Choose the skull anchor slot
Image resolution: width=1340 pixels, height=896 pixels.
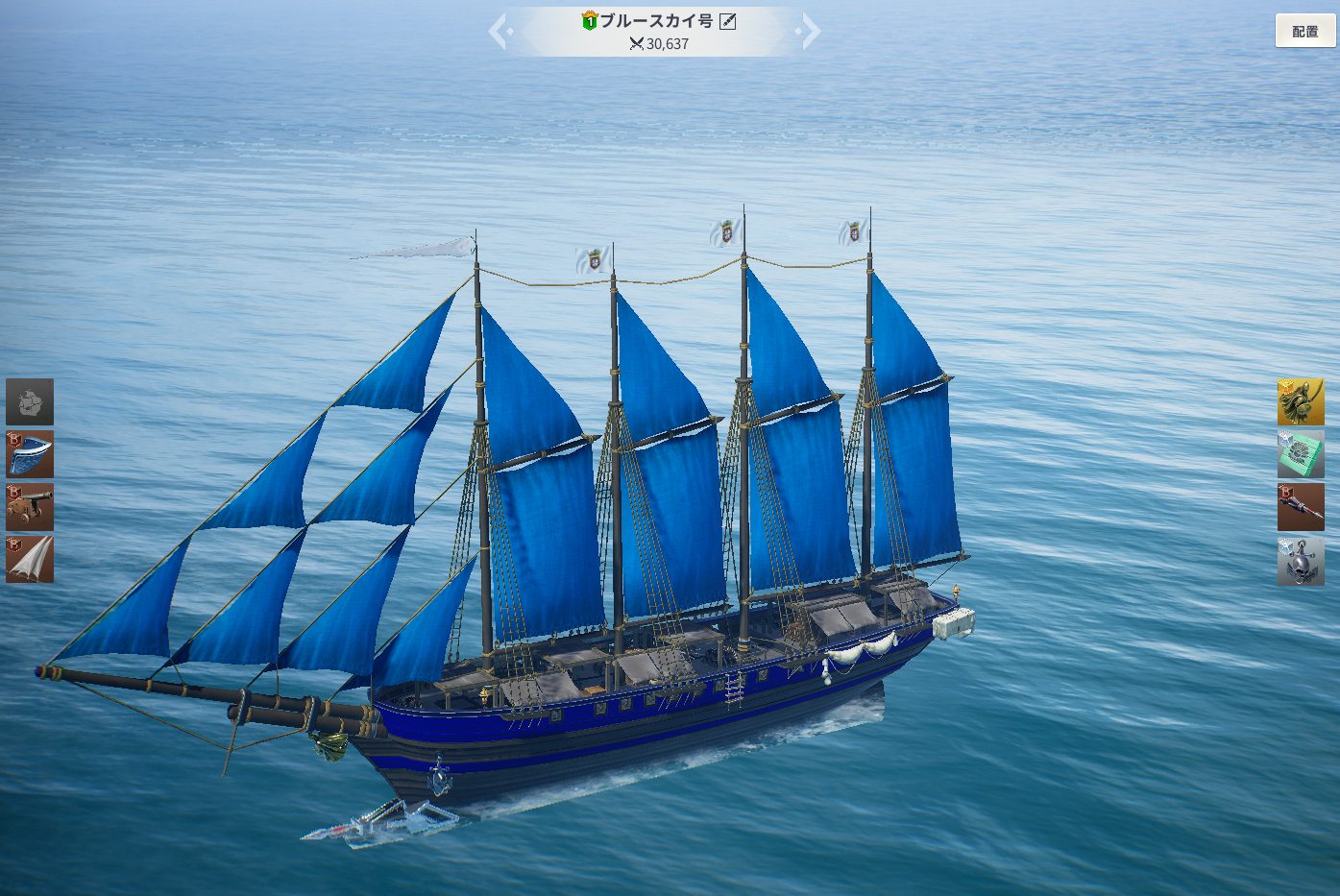1301,561
